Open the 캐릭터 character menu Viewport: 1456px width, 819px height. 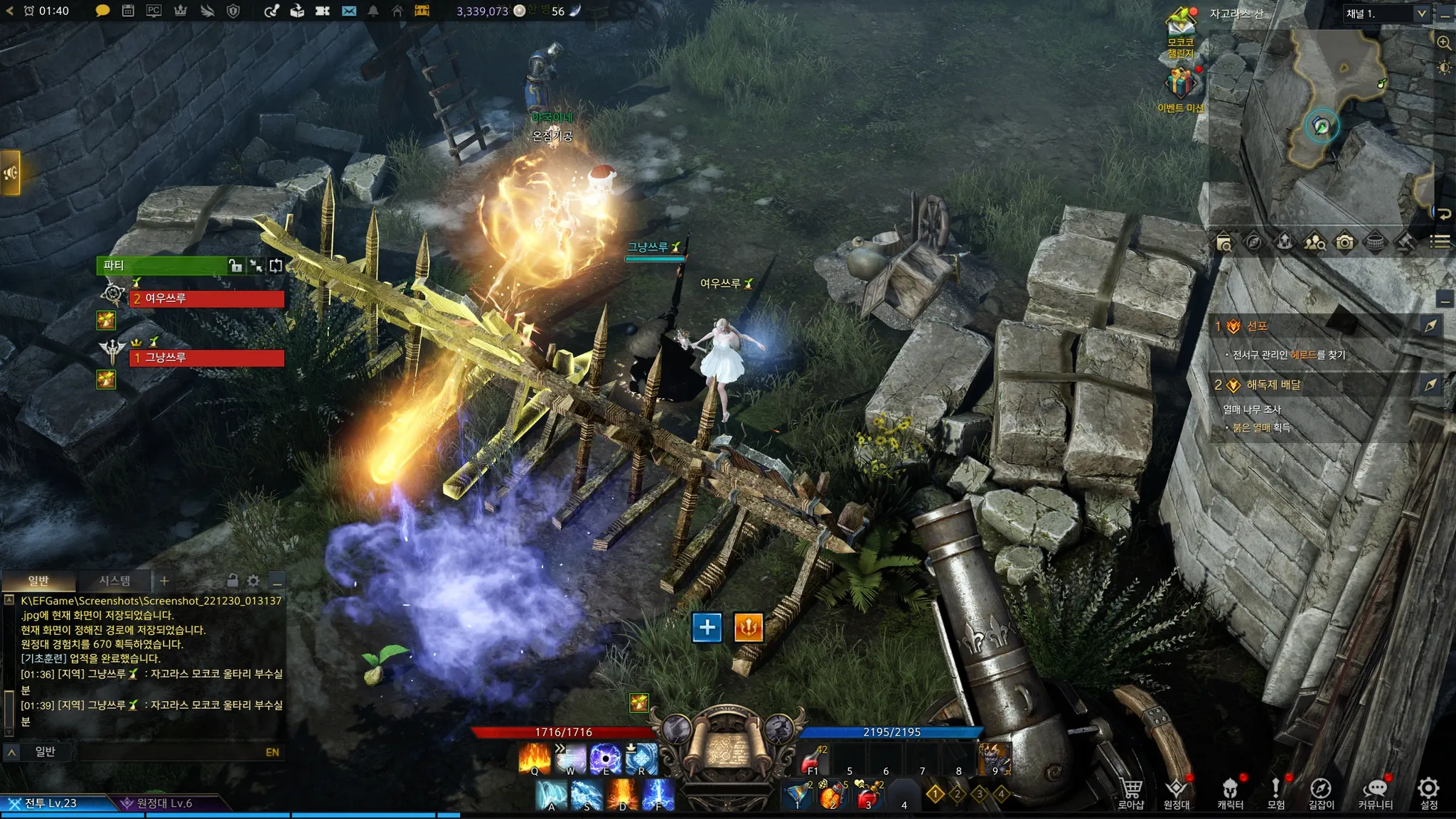point(1230,791)
